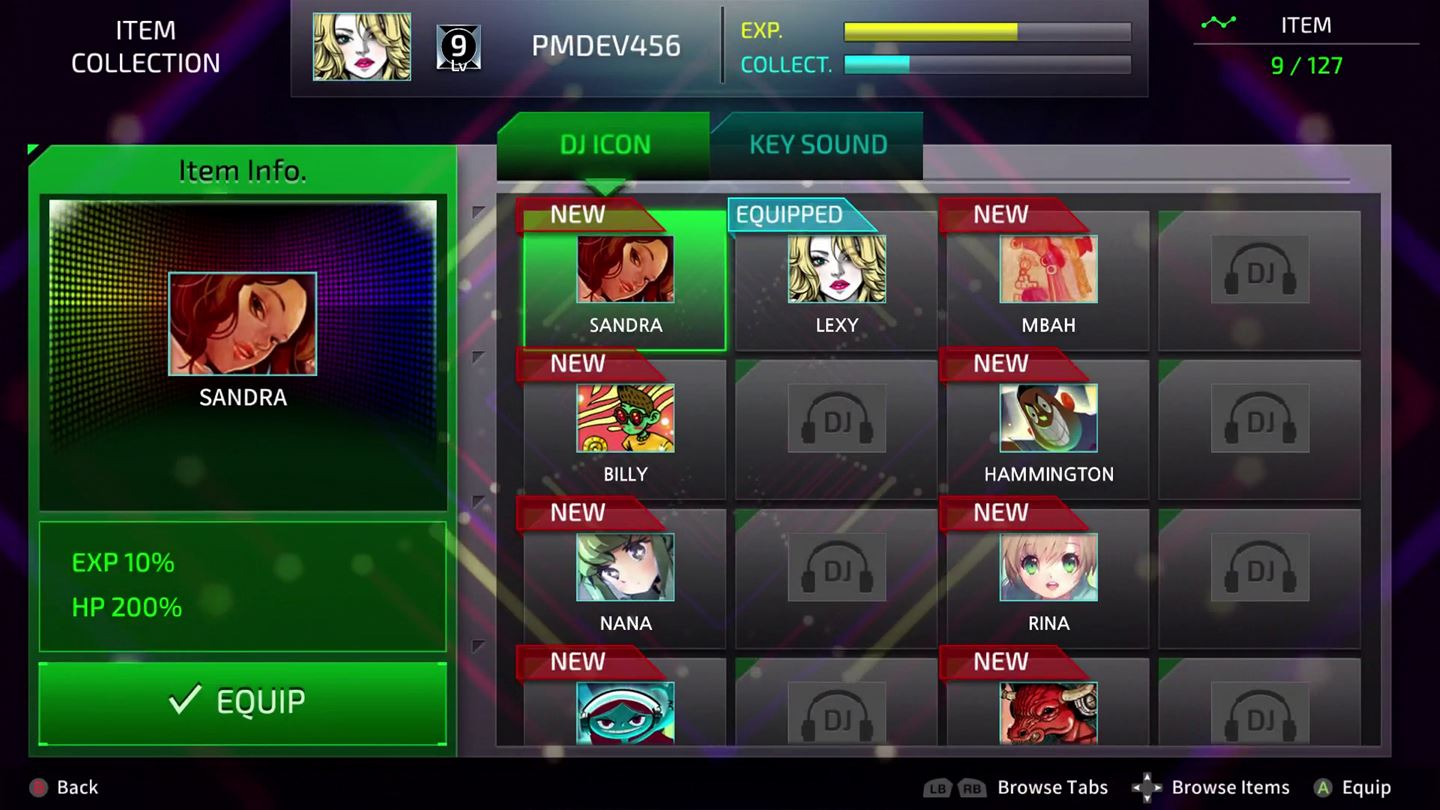Open the level 9 badge next to profile
Image resolution: width=1440 pixels, height=810 pixels.
pyautogui.click(x=459, y=45)
